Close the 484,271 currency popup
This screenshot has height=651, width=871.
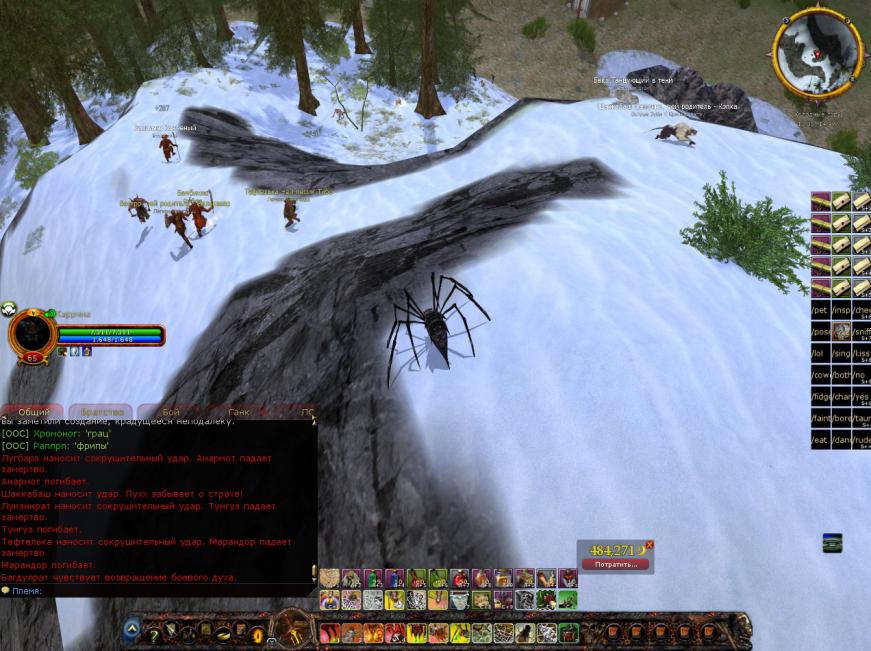click(649, 545)
